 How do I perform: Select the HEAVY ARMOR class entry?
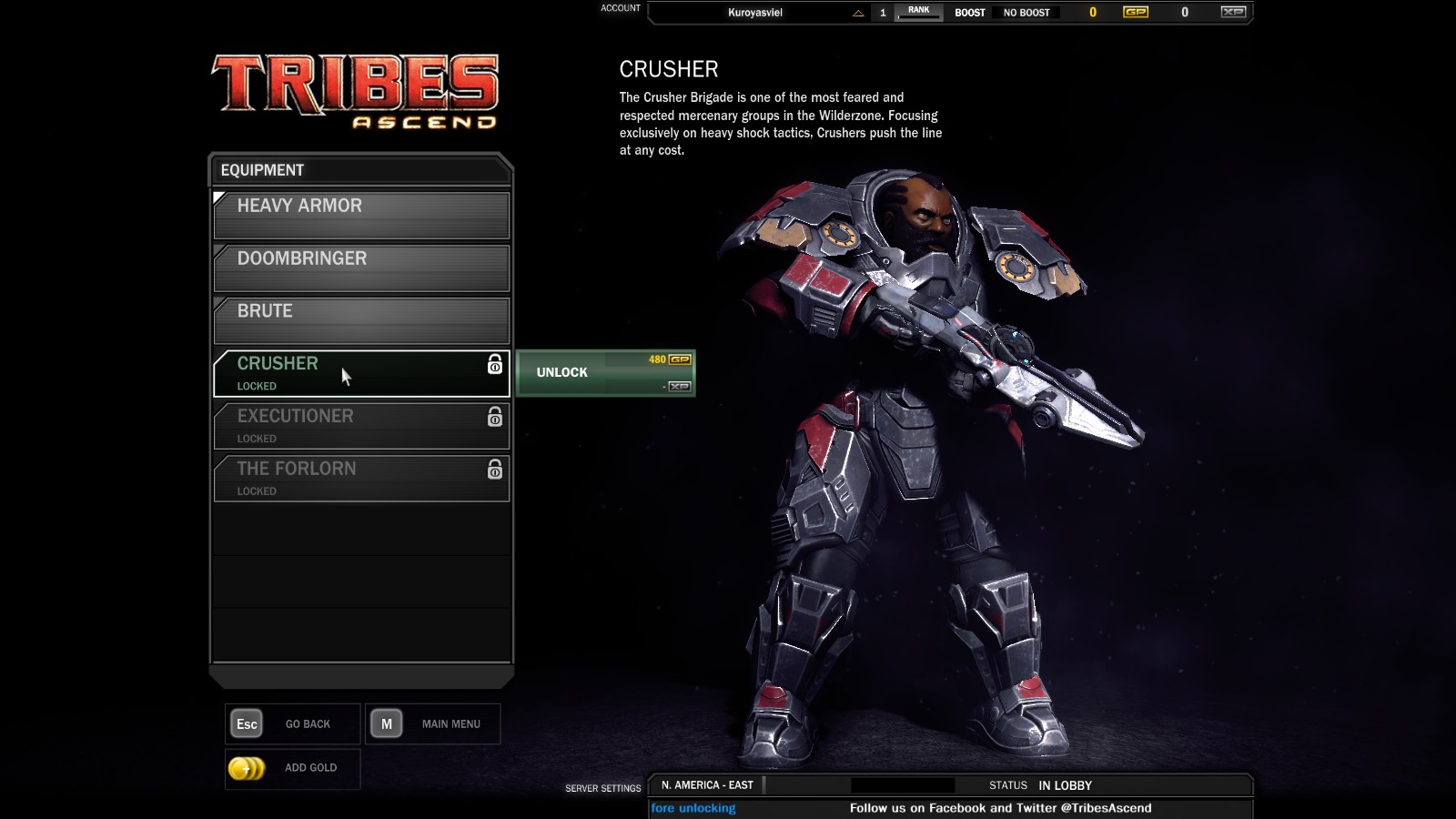360,215
